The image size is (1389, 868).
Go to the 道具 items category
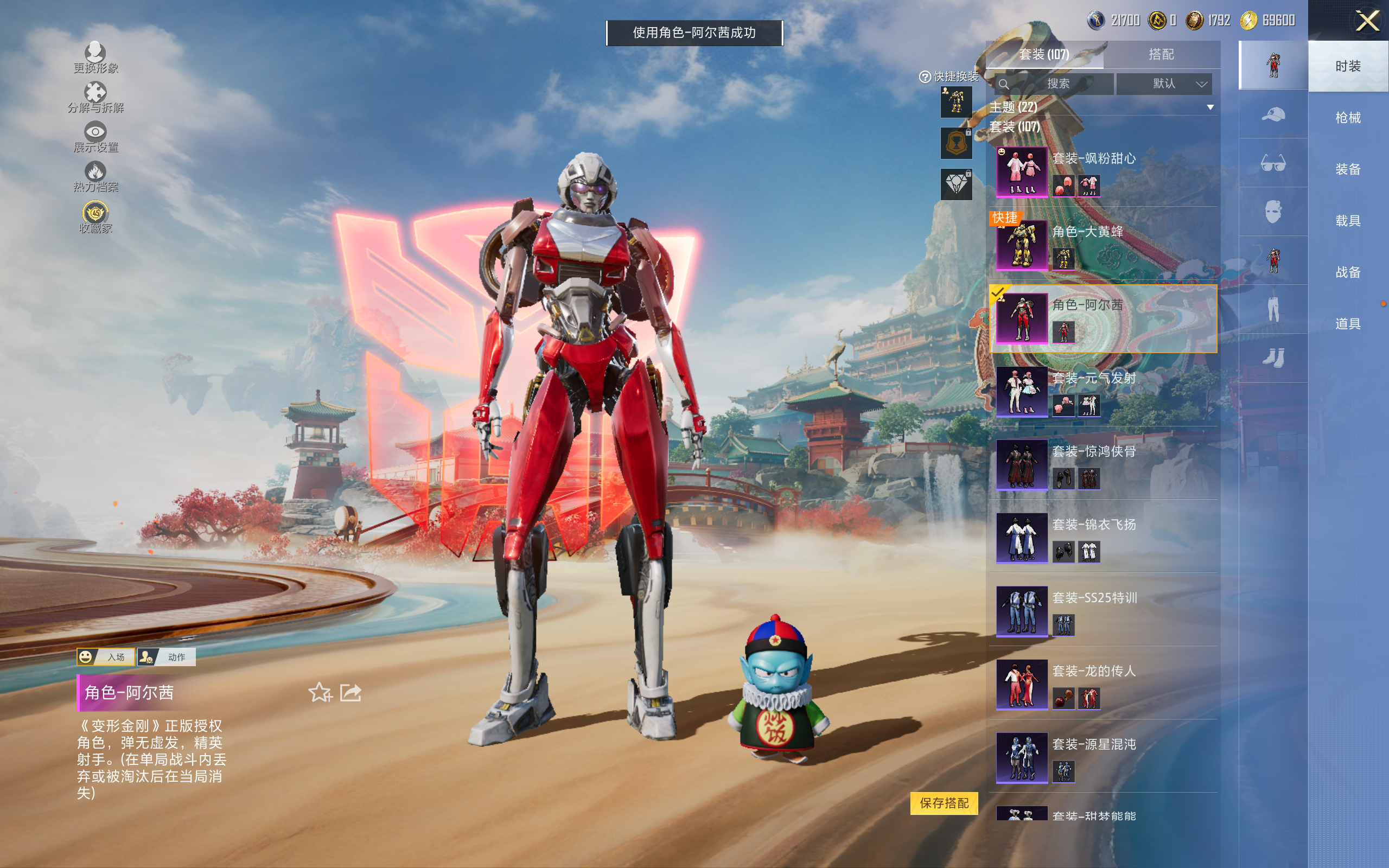coord(1348,324)
